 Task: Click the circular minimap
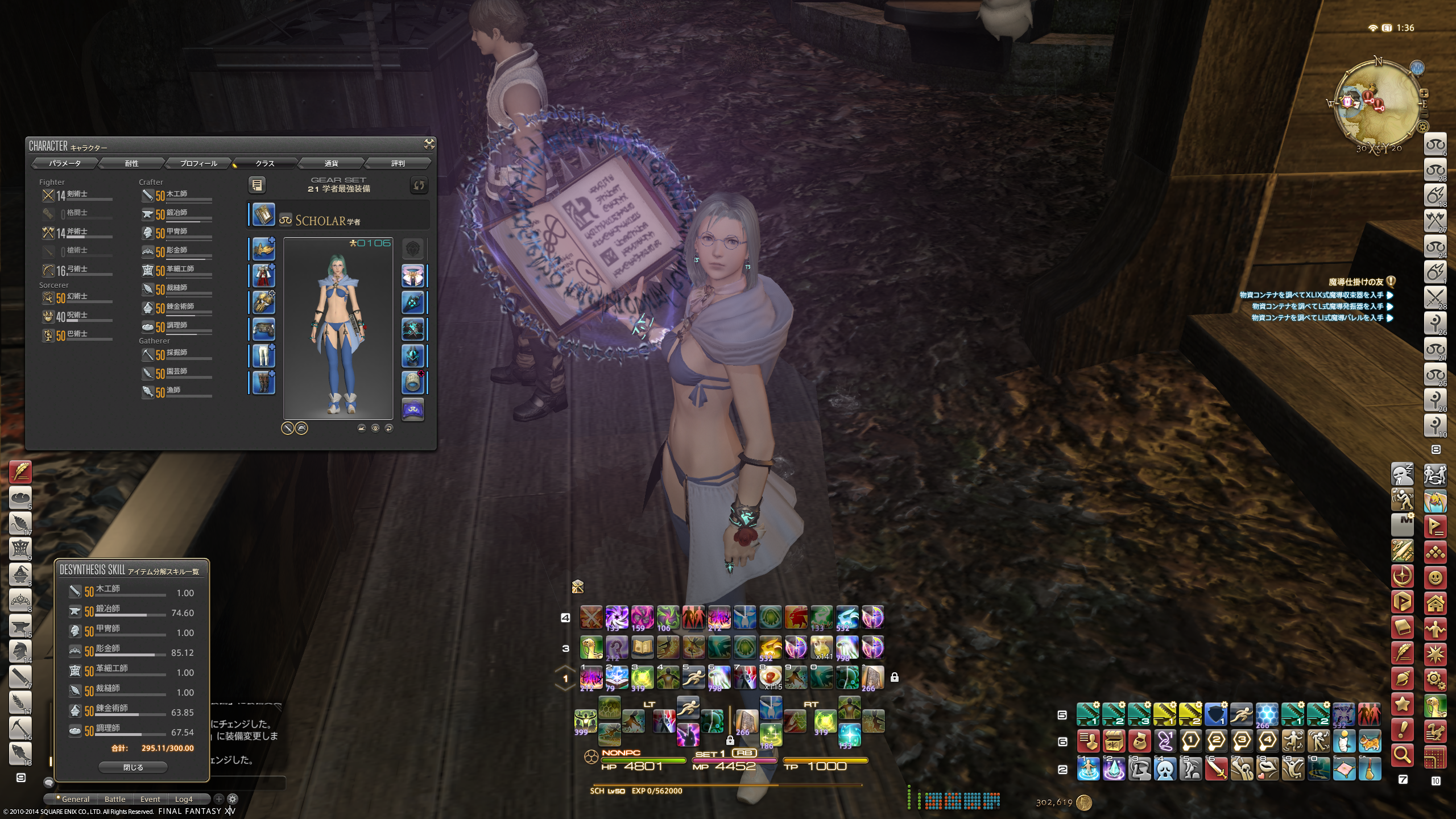(x=1377, y=106)
